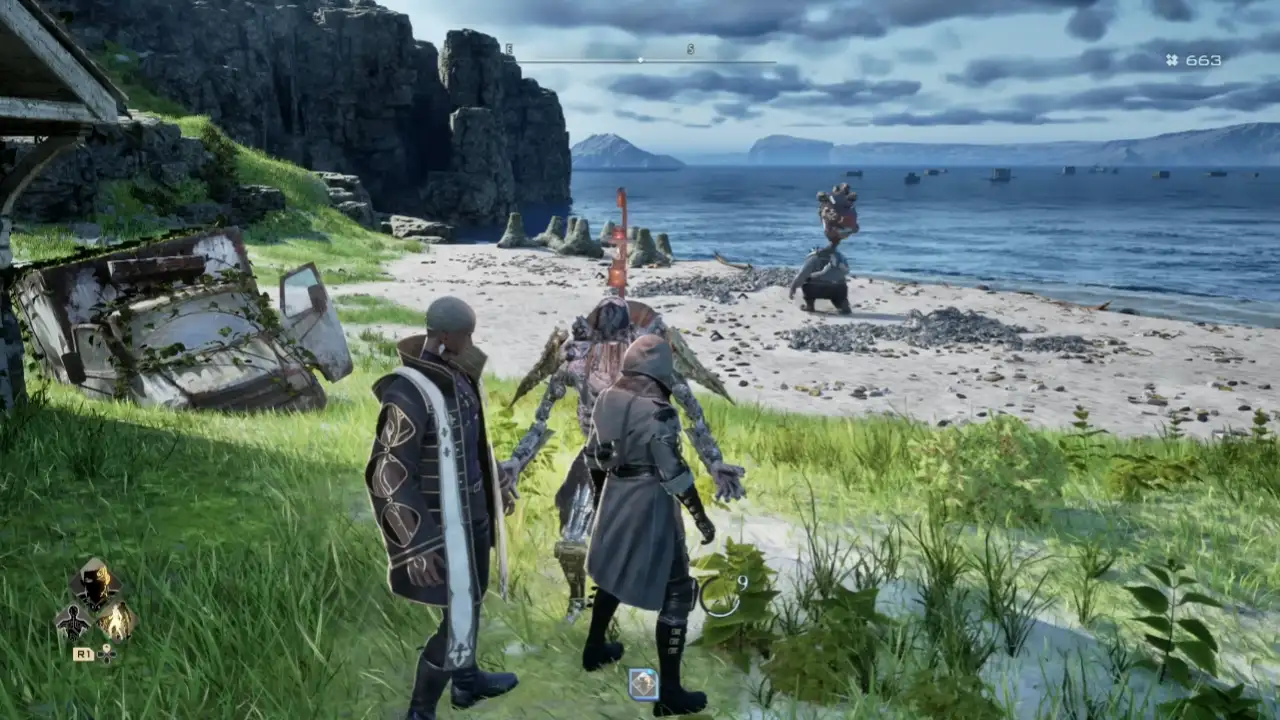Screen dimensions: 1280x720
Task: Select the hooded character portrait icon
Action: [95, 584]
